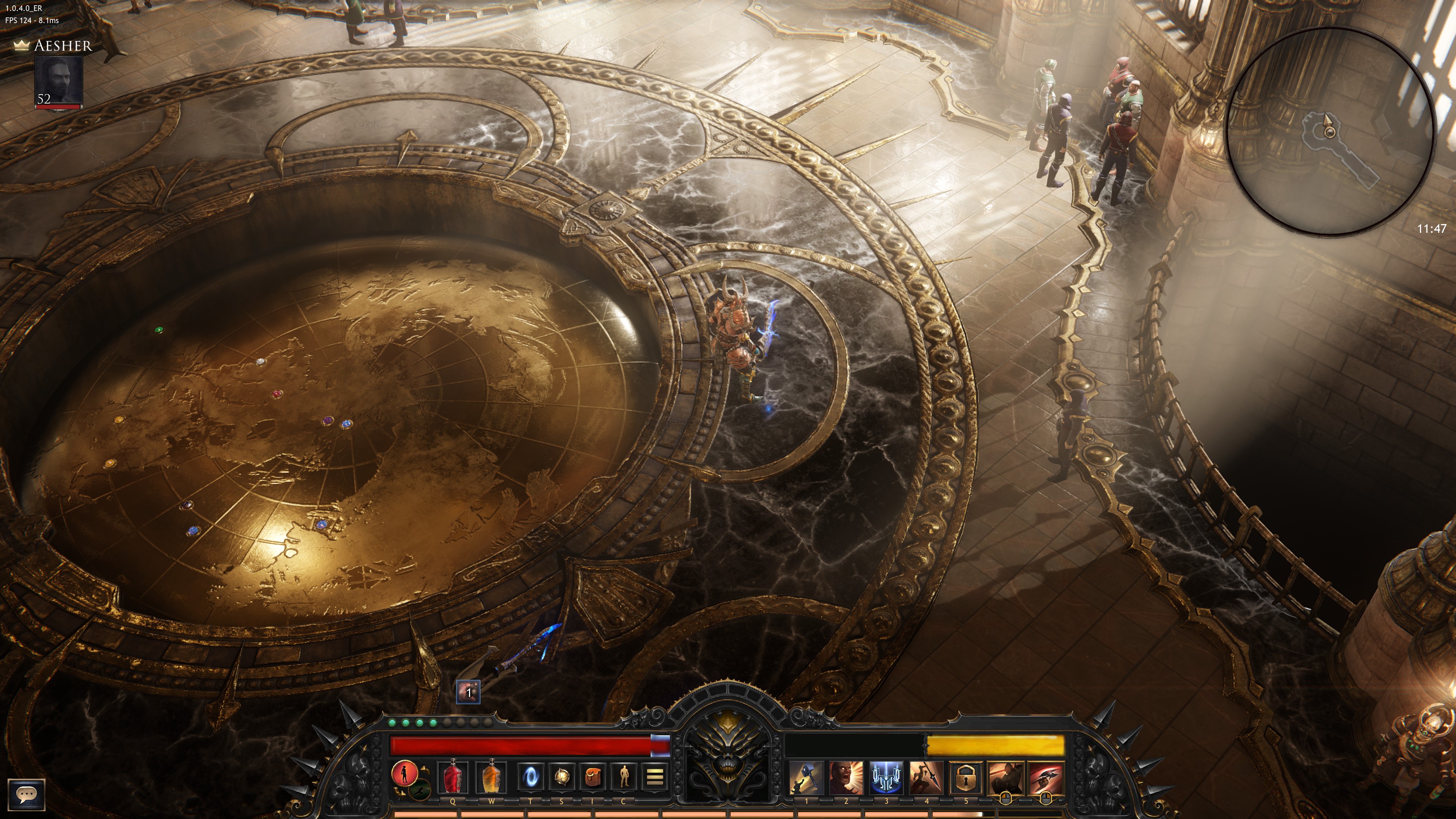Open the main menu with three bars

pos(654,778)
